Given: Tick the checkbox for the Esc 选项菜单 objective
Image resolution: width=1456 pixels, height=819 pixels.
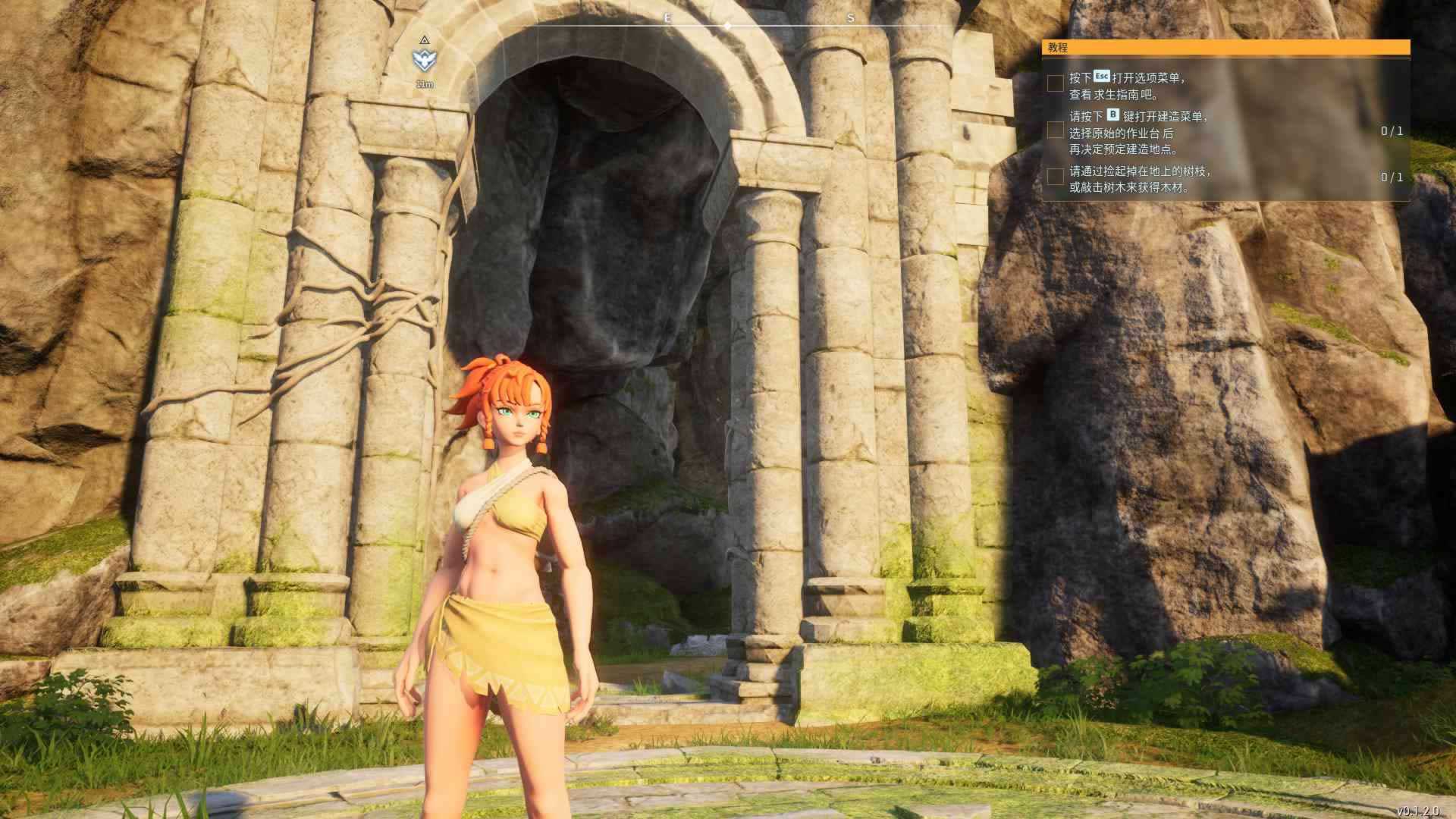Looking at the screenshot, I should pos(1055,83).
